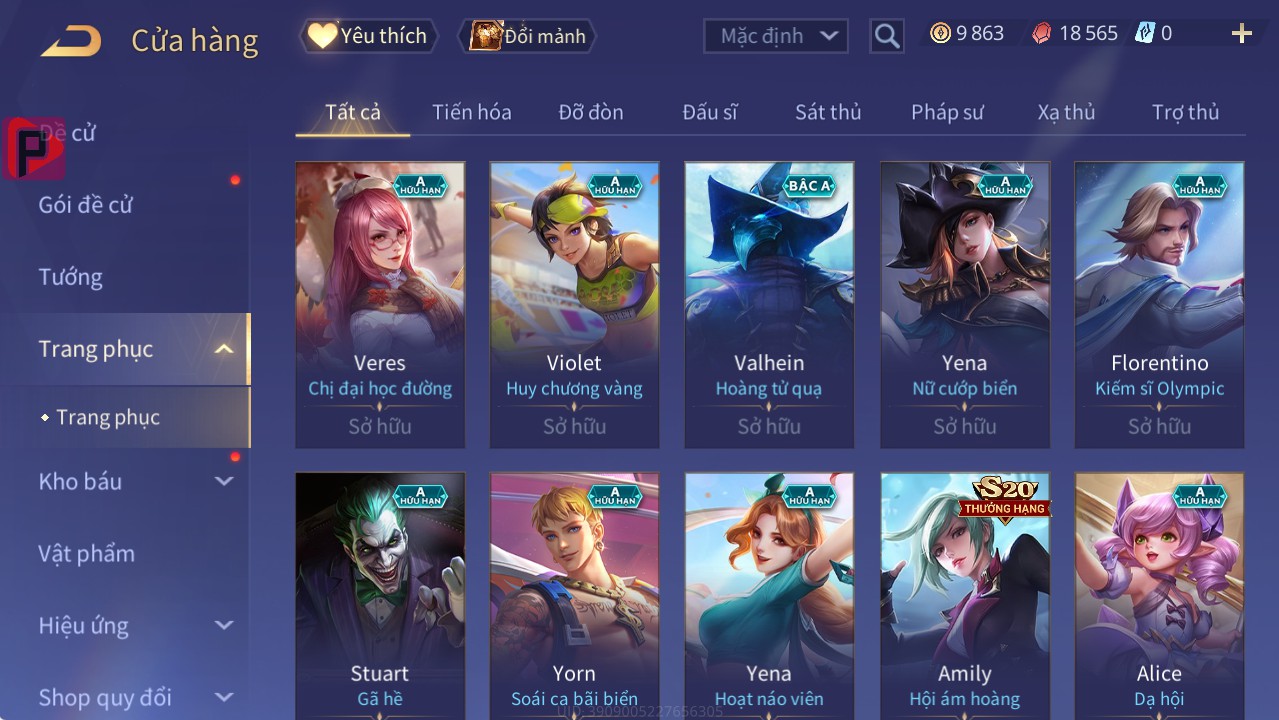Switch to the Sát thủ tab
This screenshot has height=720, width=1279.
(828, 112)
